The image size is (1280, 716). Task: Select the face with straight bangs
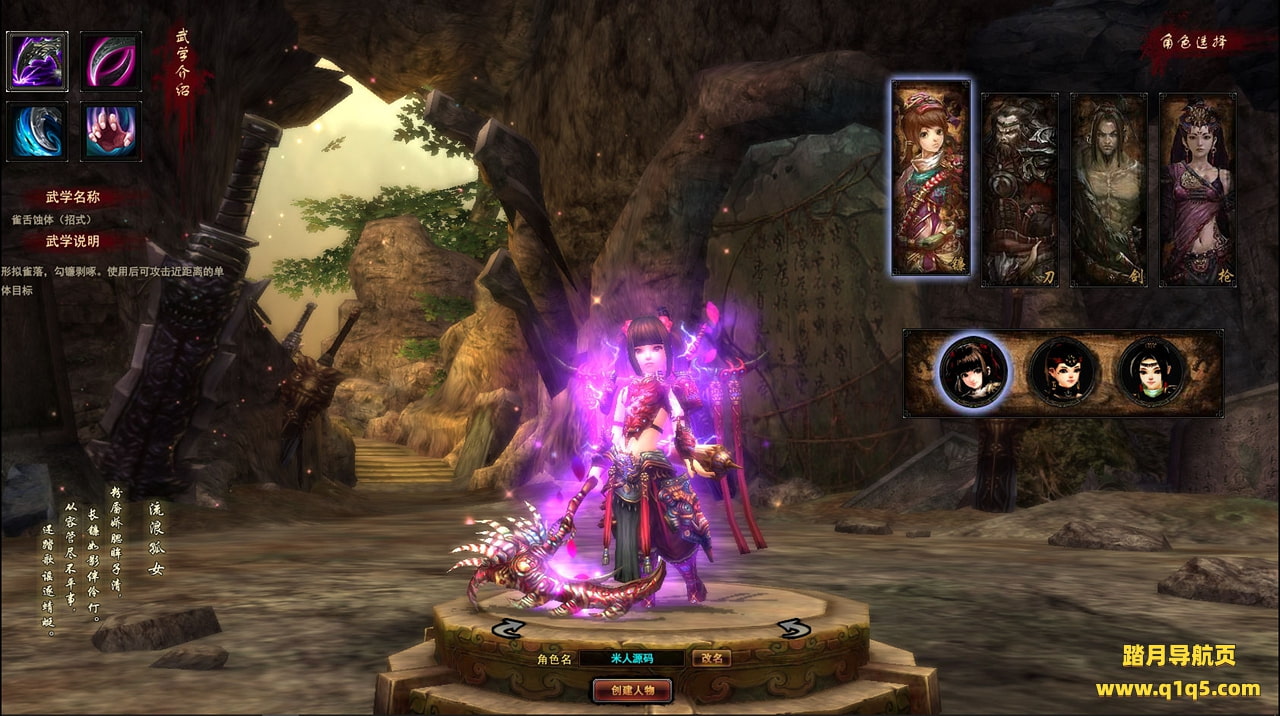pyautogui.click(x=974, y=371)
